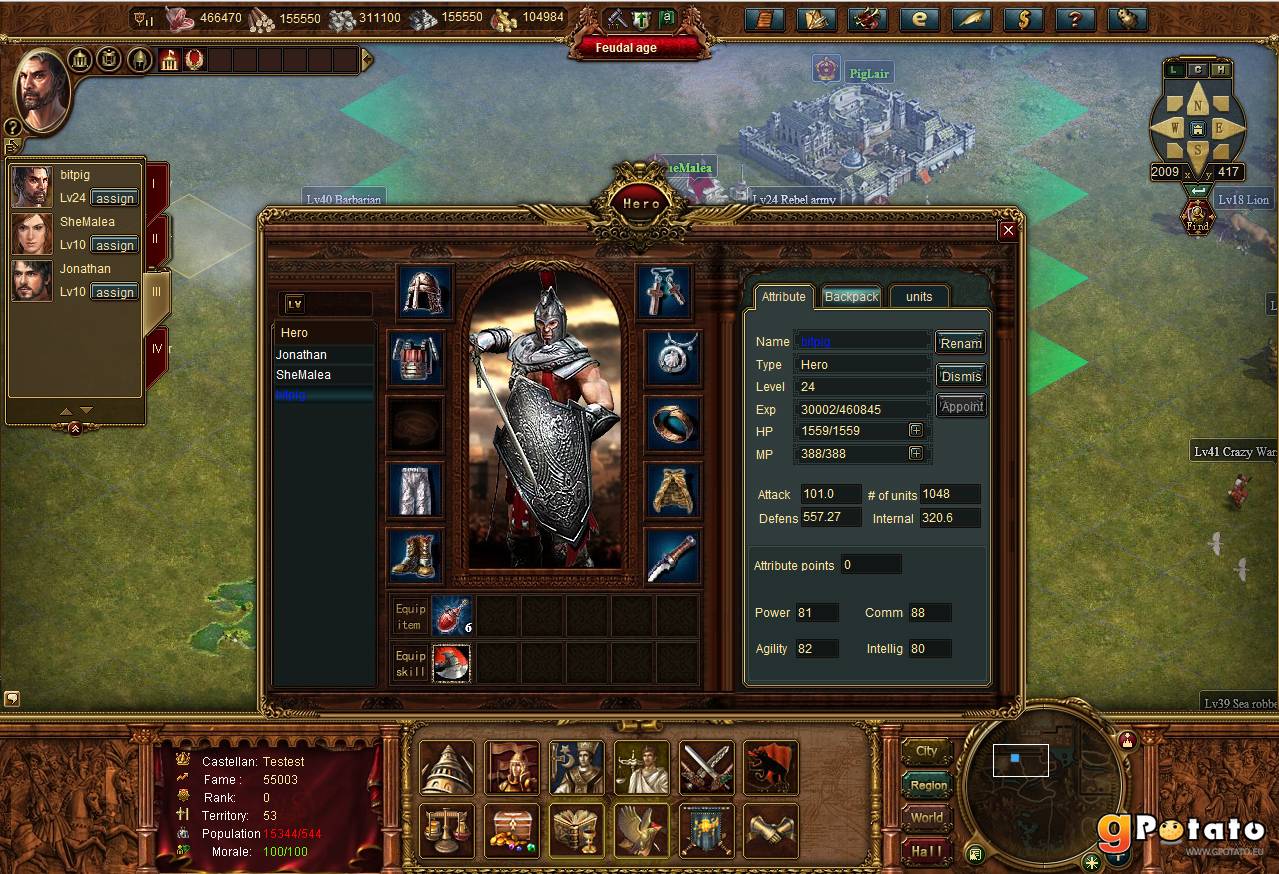
Task: Open the treasure chest menu
Action: [511, 830]
